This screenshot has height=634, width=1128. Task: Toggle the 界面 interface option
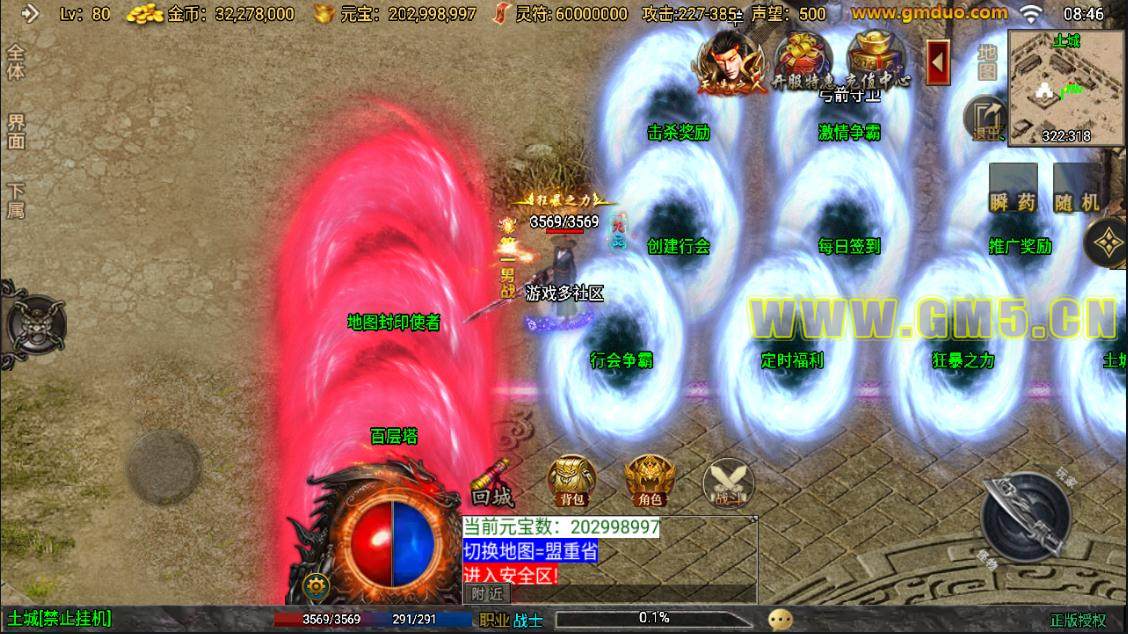click(x=16, y=132)
